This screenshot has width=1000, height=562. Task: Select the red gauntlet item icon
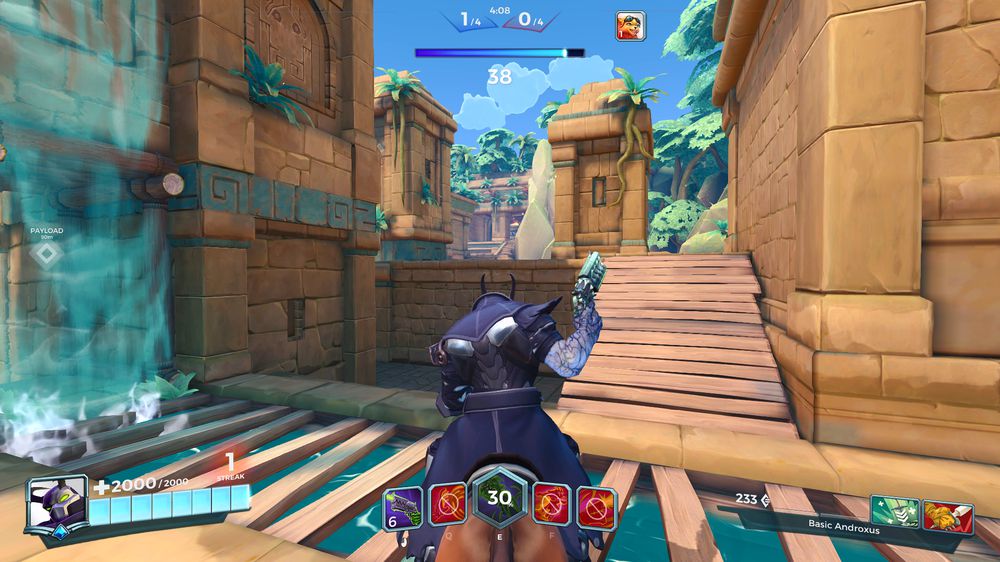947,516
